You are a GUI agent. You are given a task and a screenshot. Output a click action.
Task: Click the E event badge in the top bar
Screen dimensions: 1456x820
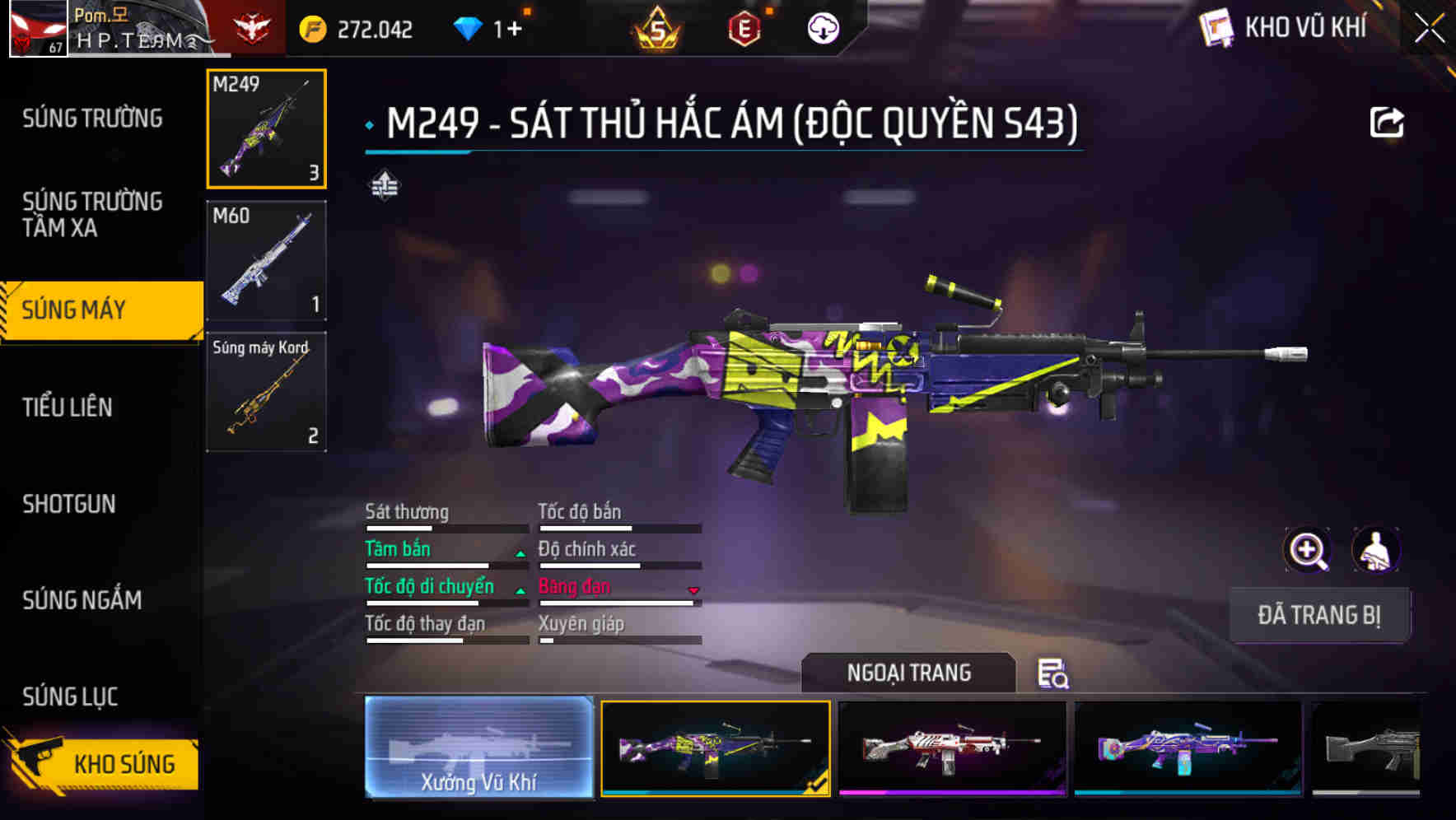(x=743, y=27)
